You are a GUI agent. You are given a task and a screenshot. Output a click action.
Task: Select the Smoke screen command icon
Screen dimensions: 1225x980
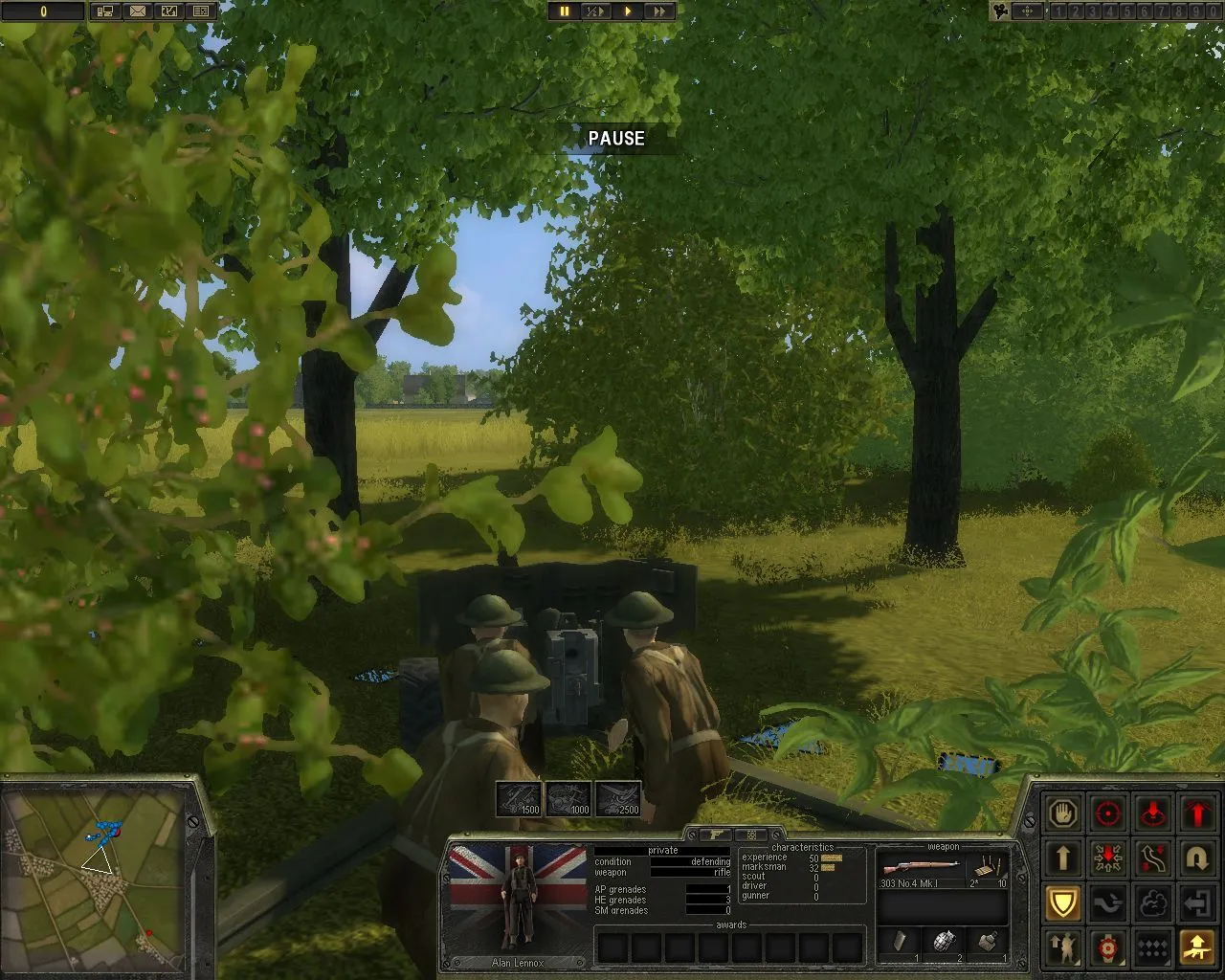coord(1152,902)
